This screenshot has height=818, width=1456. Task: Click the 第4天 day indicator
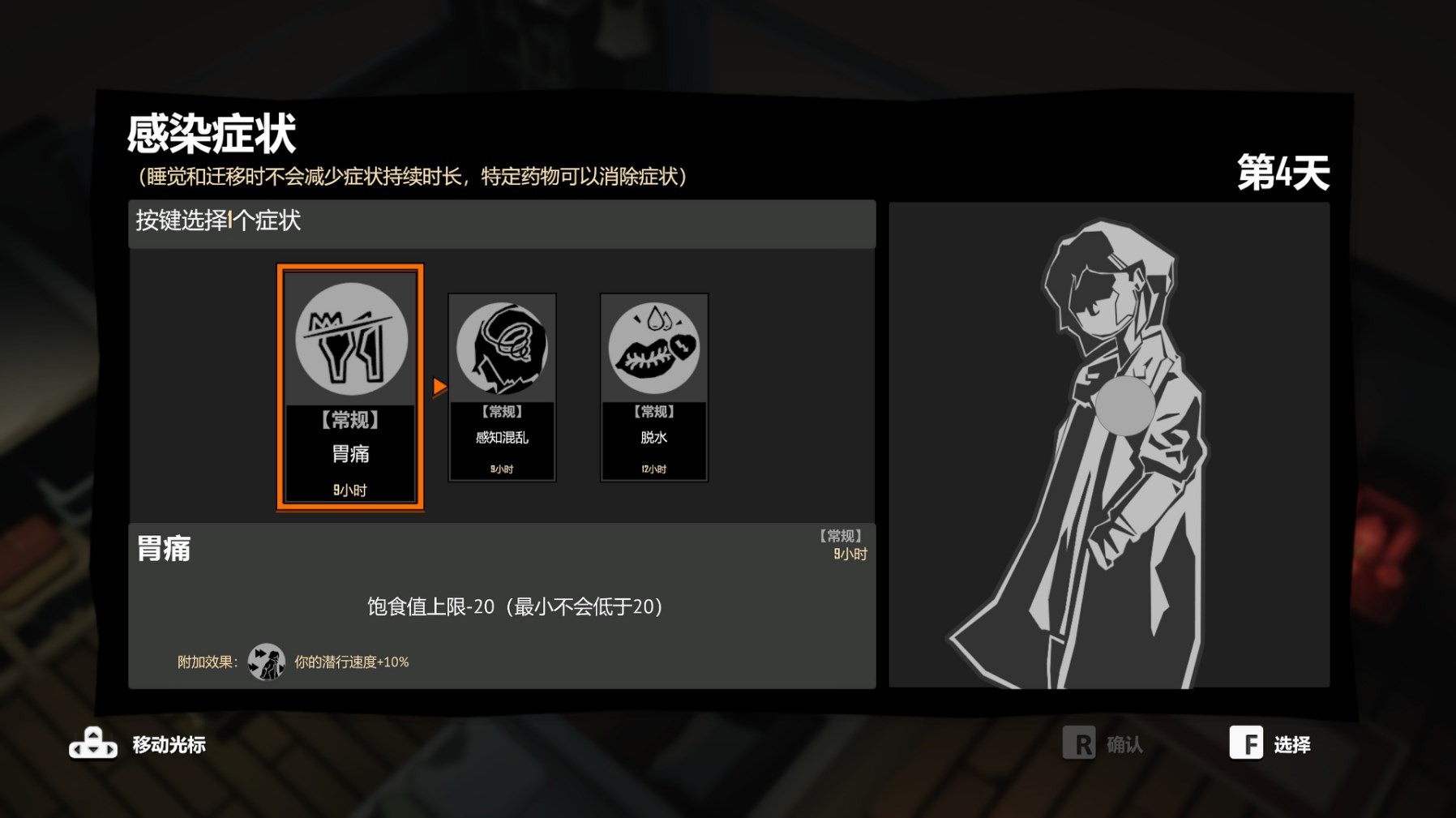pos(1283,169)
